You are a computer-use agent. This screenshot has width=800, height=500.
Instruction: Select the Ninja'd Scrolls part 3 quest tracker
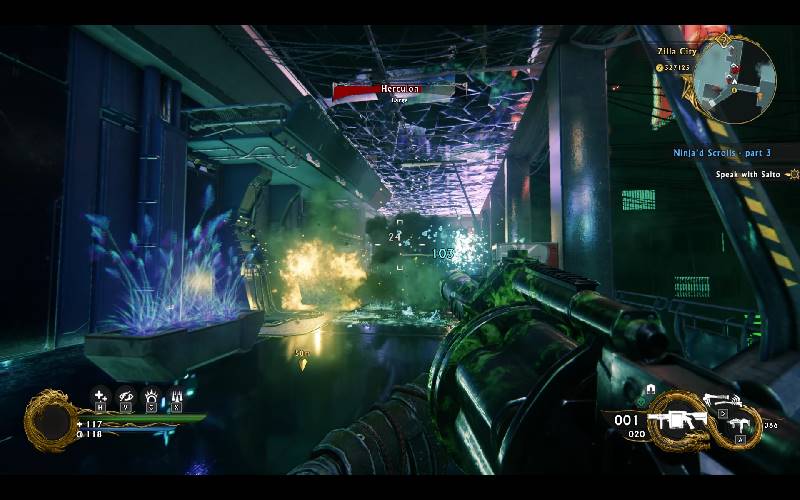[x=721, y=153]
